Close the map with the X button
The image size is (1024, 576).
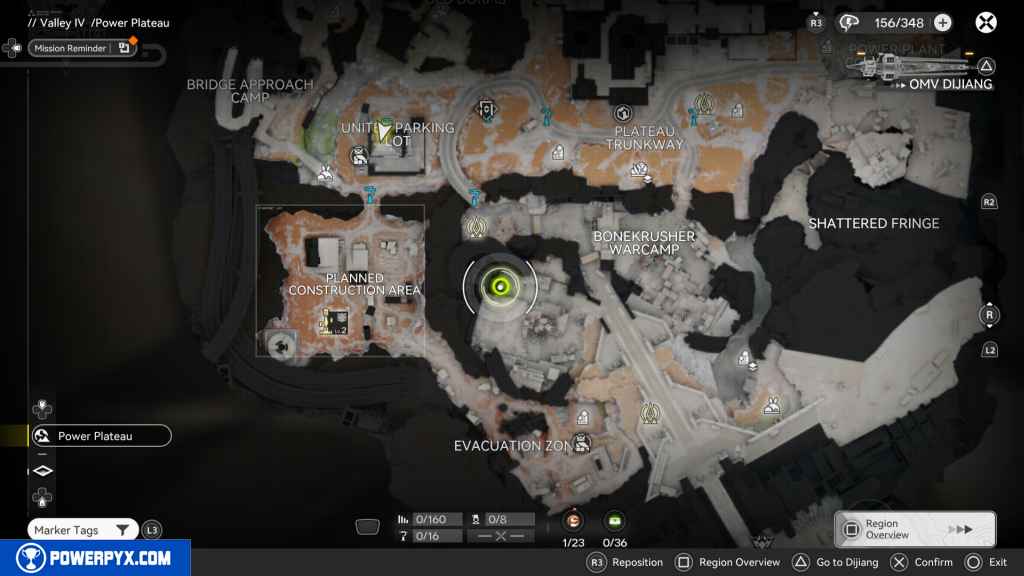pyautogui.click(x=986, y=22)
